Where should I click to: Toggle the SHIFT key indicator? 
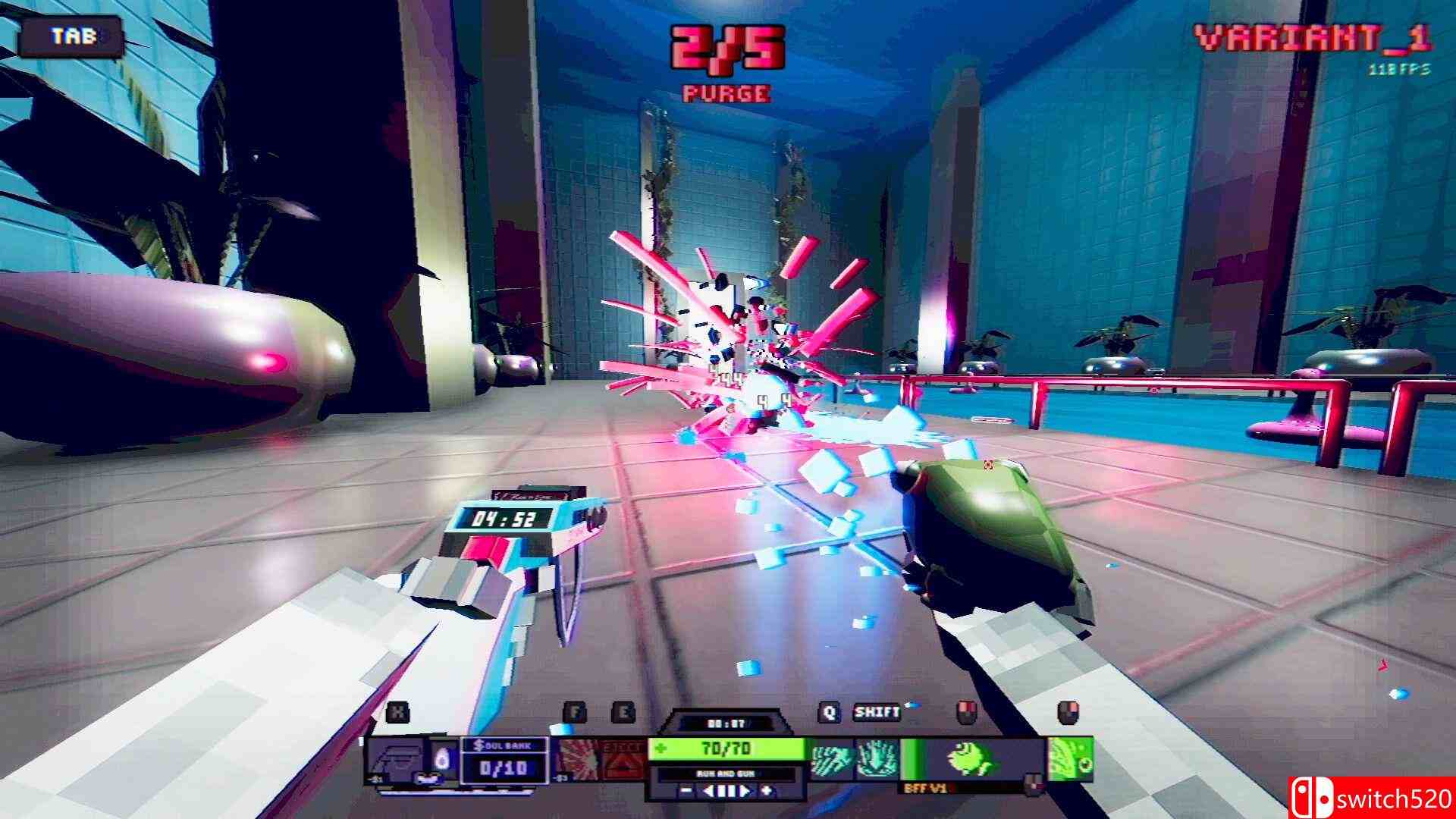click(x=877, y=713)
